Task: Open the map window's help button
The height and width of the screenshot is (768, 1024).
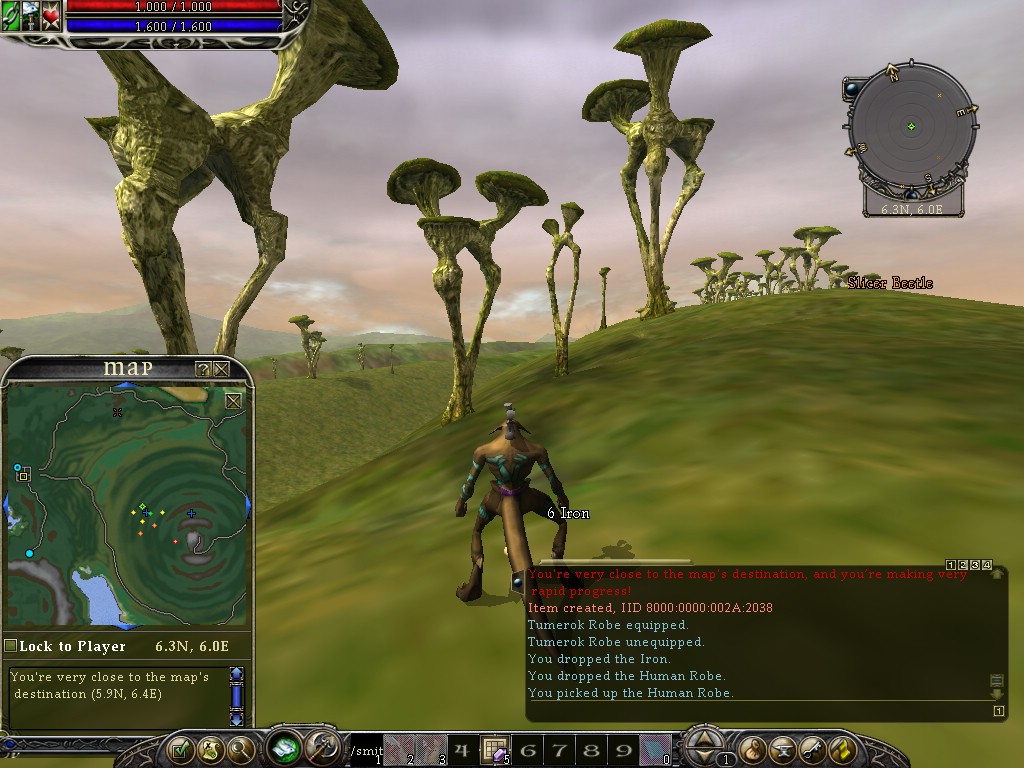Action: [x=203, y=369]
